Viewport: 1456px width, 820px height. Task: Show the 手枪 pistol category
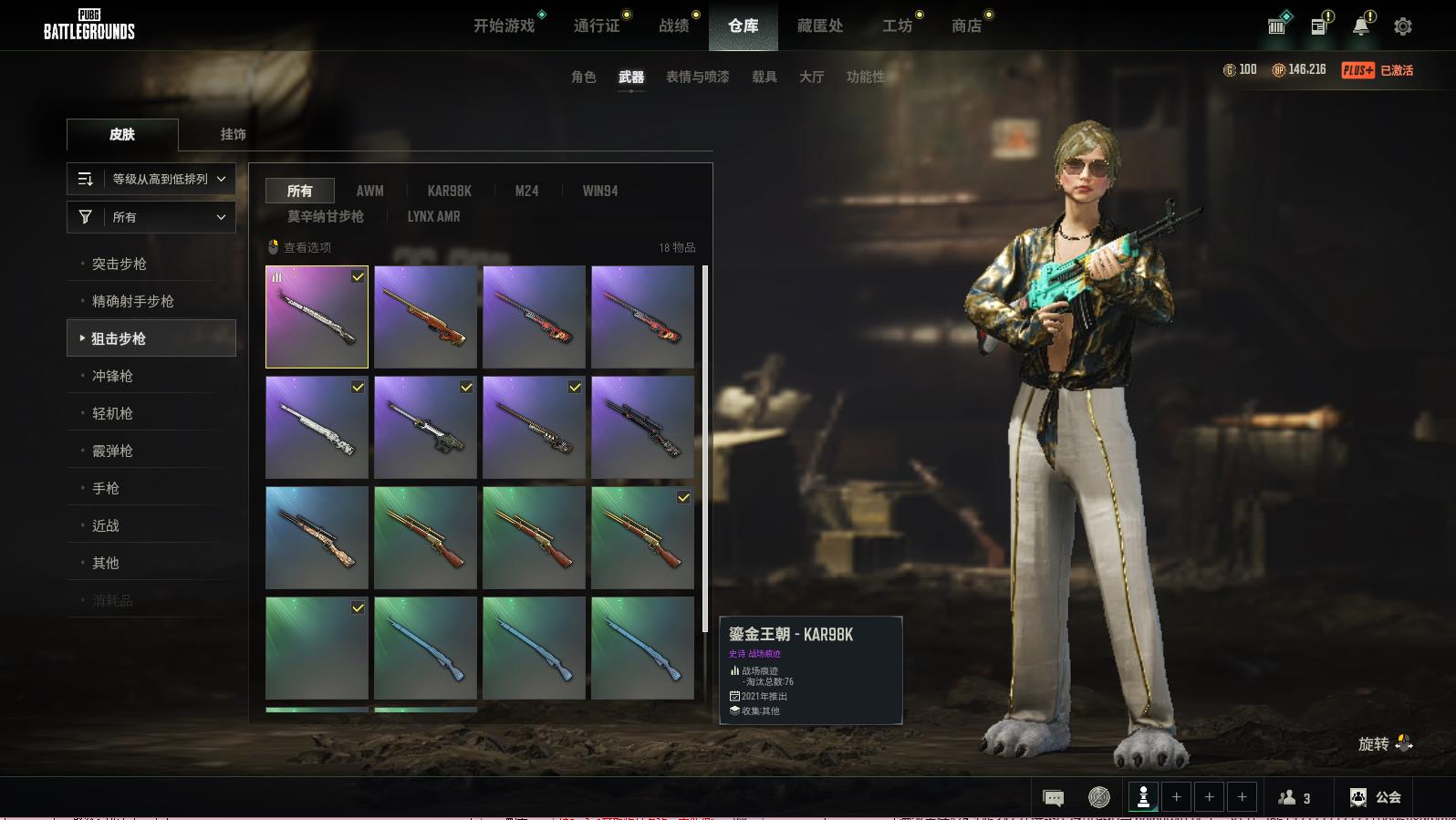click(x=106, y=488)
